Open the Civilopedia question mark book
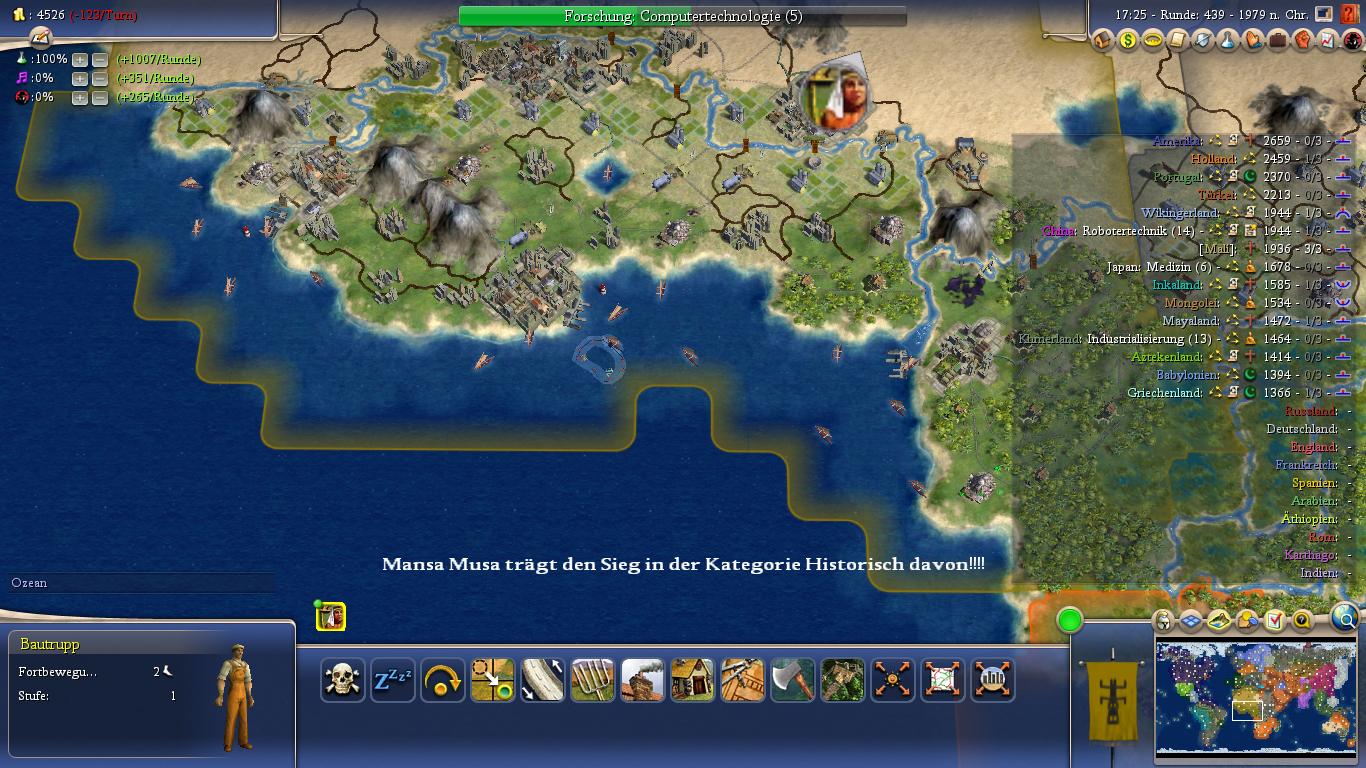This screenshot has height=768, width=1366. 1349,16
